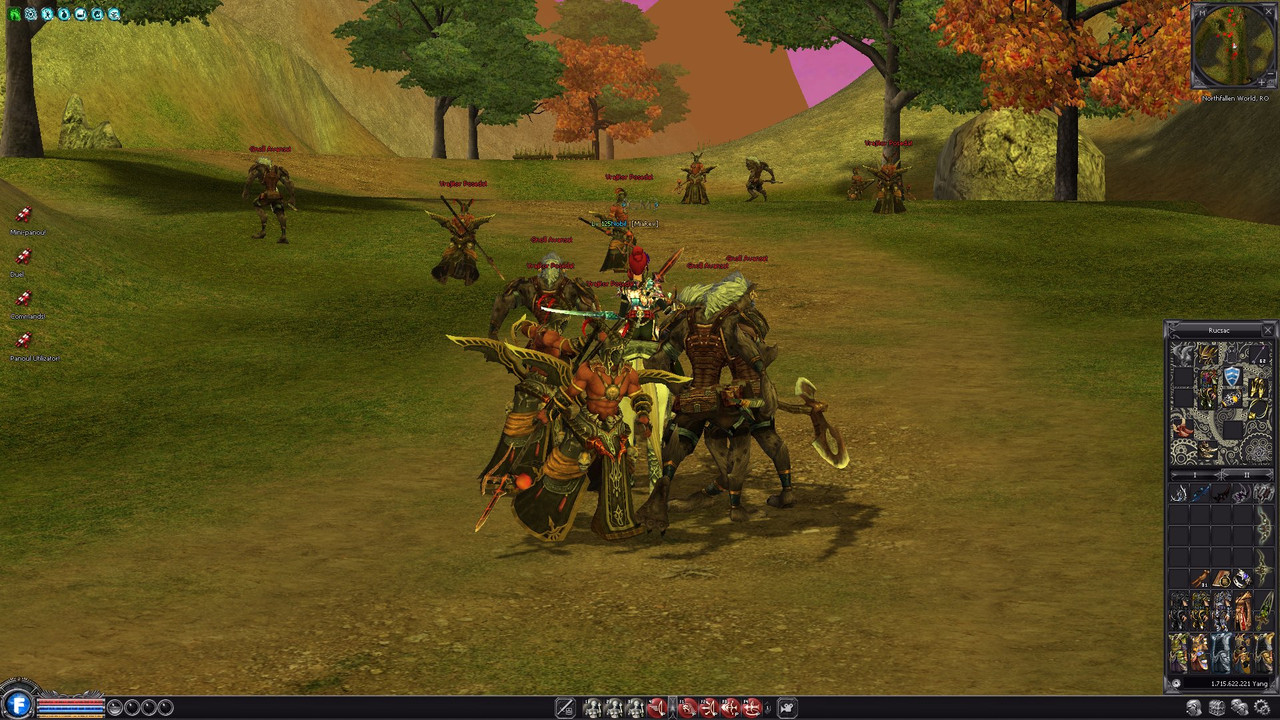Click the equipped helmet slot
Viewport: 1280px width, 720px height.
tap(1208, 355)
